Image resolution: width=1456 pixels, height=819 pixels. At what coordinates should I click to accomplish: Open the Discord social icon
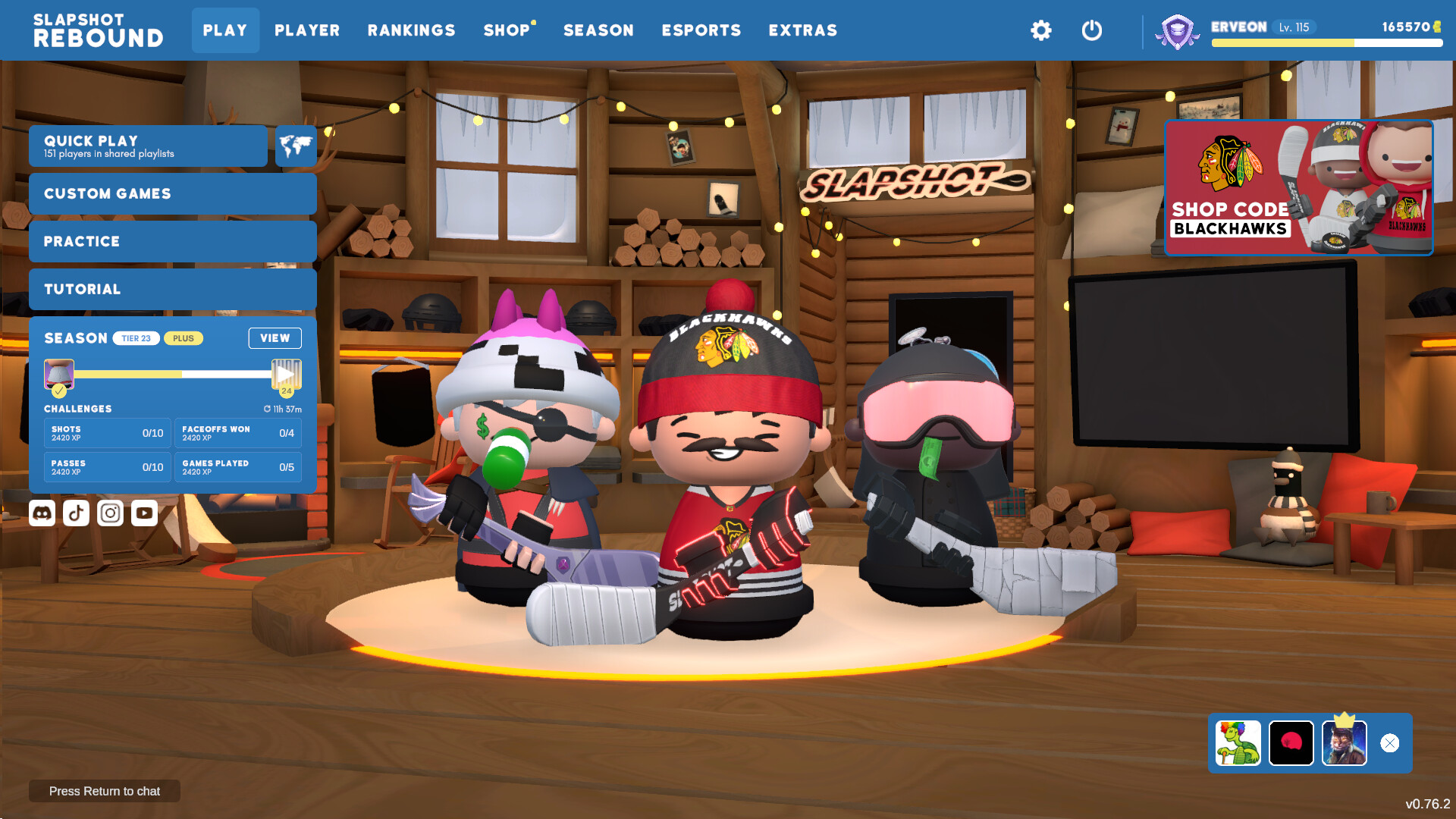[x=42, y=513]
